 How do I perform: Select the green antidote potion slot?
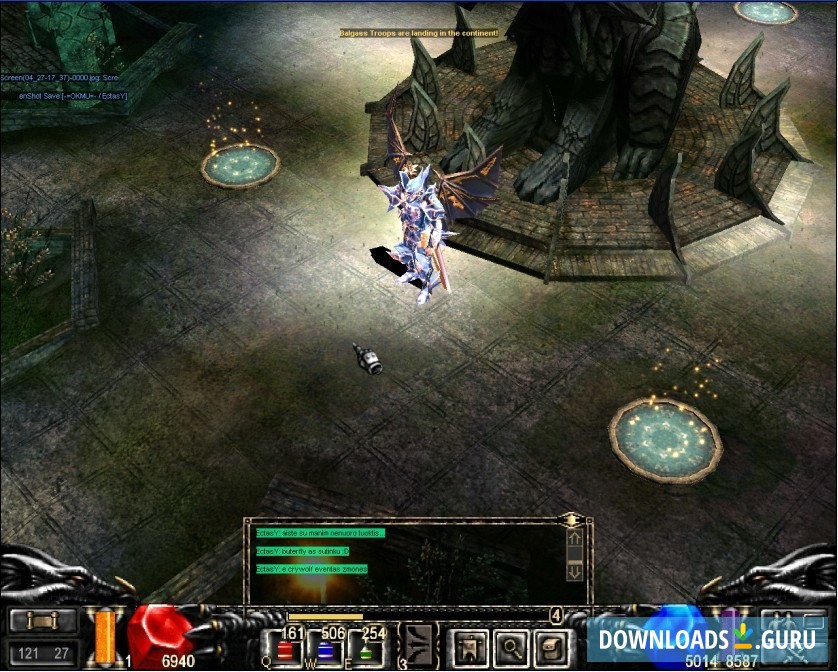click(x=368, y=650)
